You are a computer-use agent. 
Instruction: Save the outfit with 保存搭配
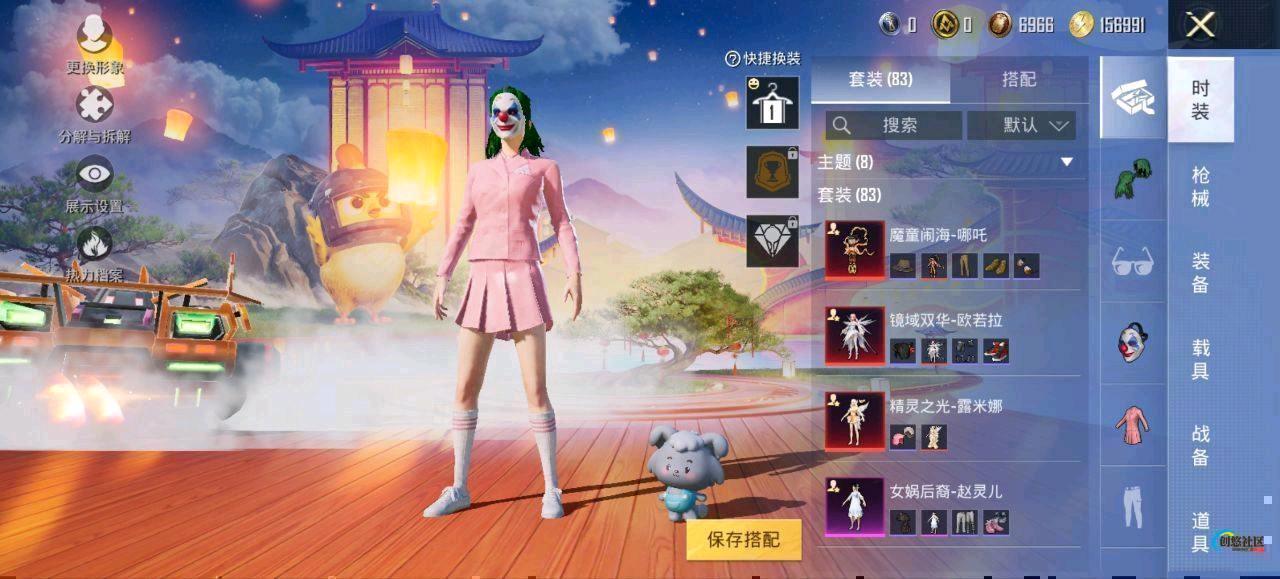[742, 540]
